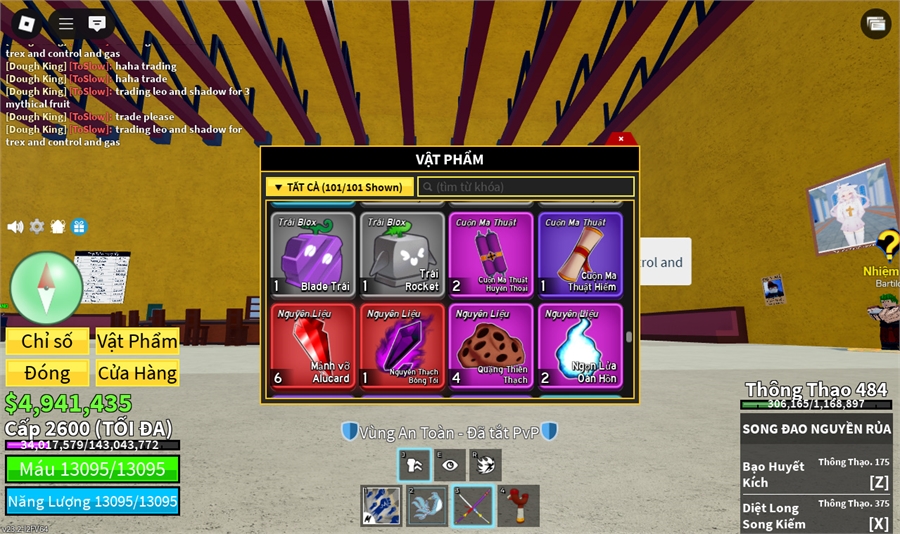Pick the Quặng Thiên Thạch material
The height and width of the screenshot is (534, 900).
tap(491, 346)
